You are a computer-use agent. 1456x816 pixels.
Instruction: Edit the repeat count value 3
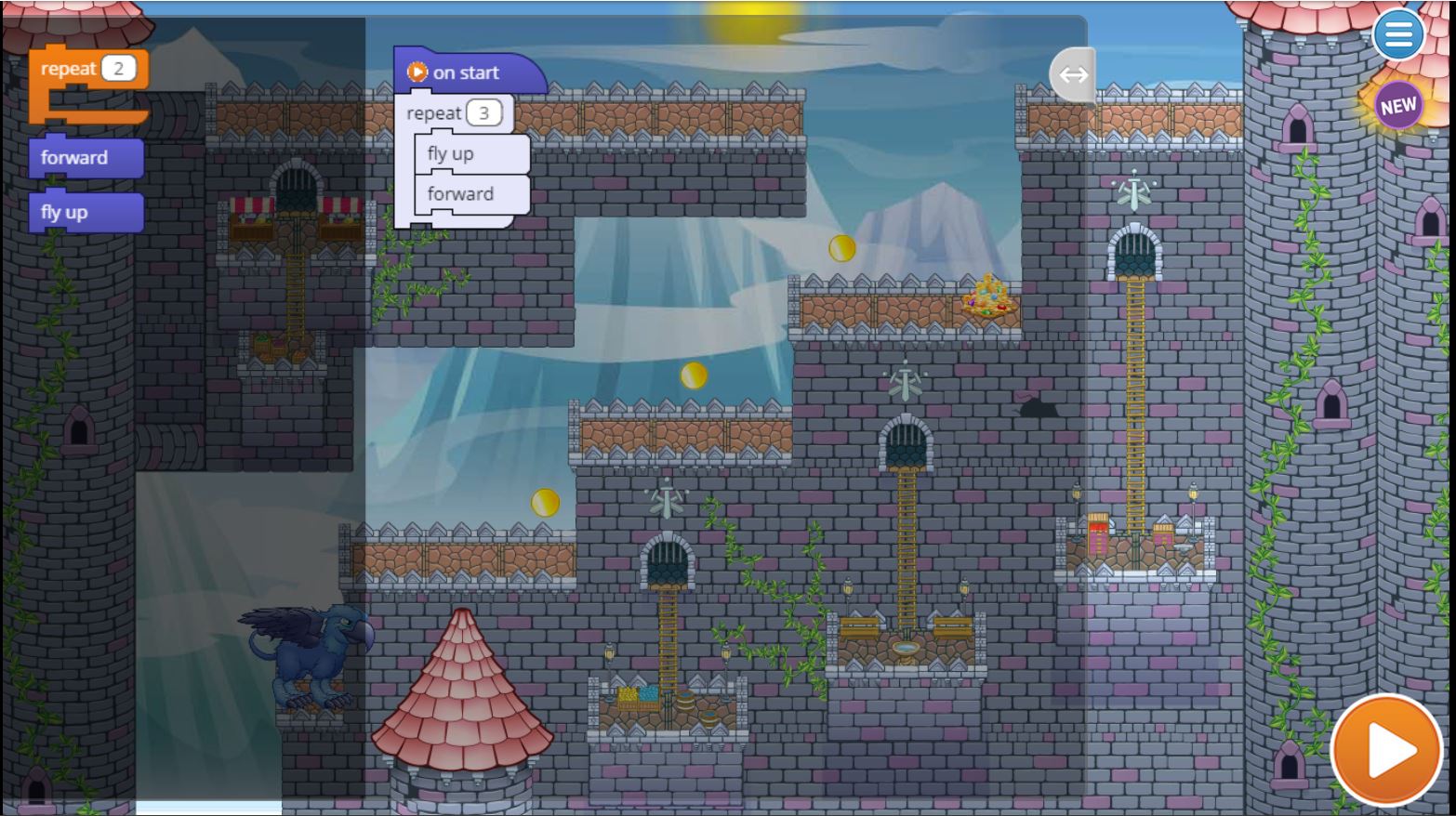point(483,113)
